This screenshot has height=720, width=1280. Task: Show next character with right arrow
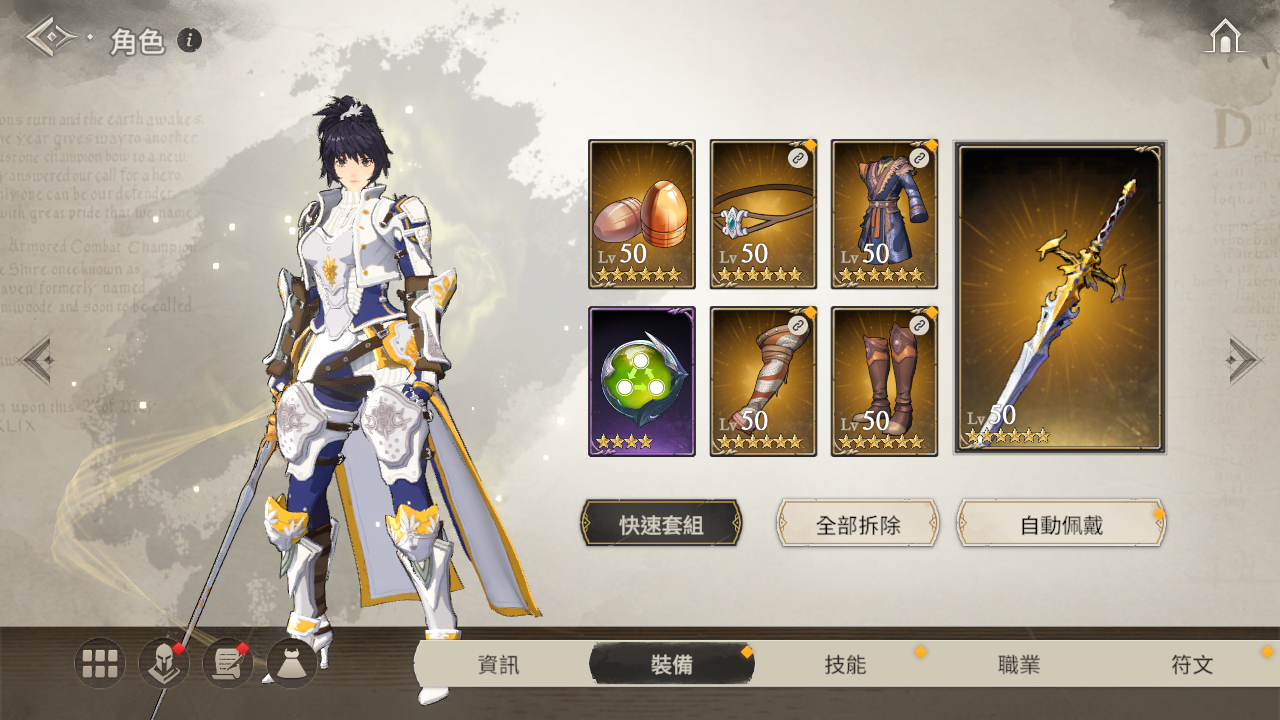(1244, 358)
